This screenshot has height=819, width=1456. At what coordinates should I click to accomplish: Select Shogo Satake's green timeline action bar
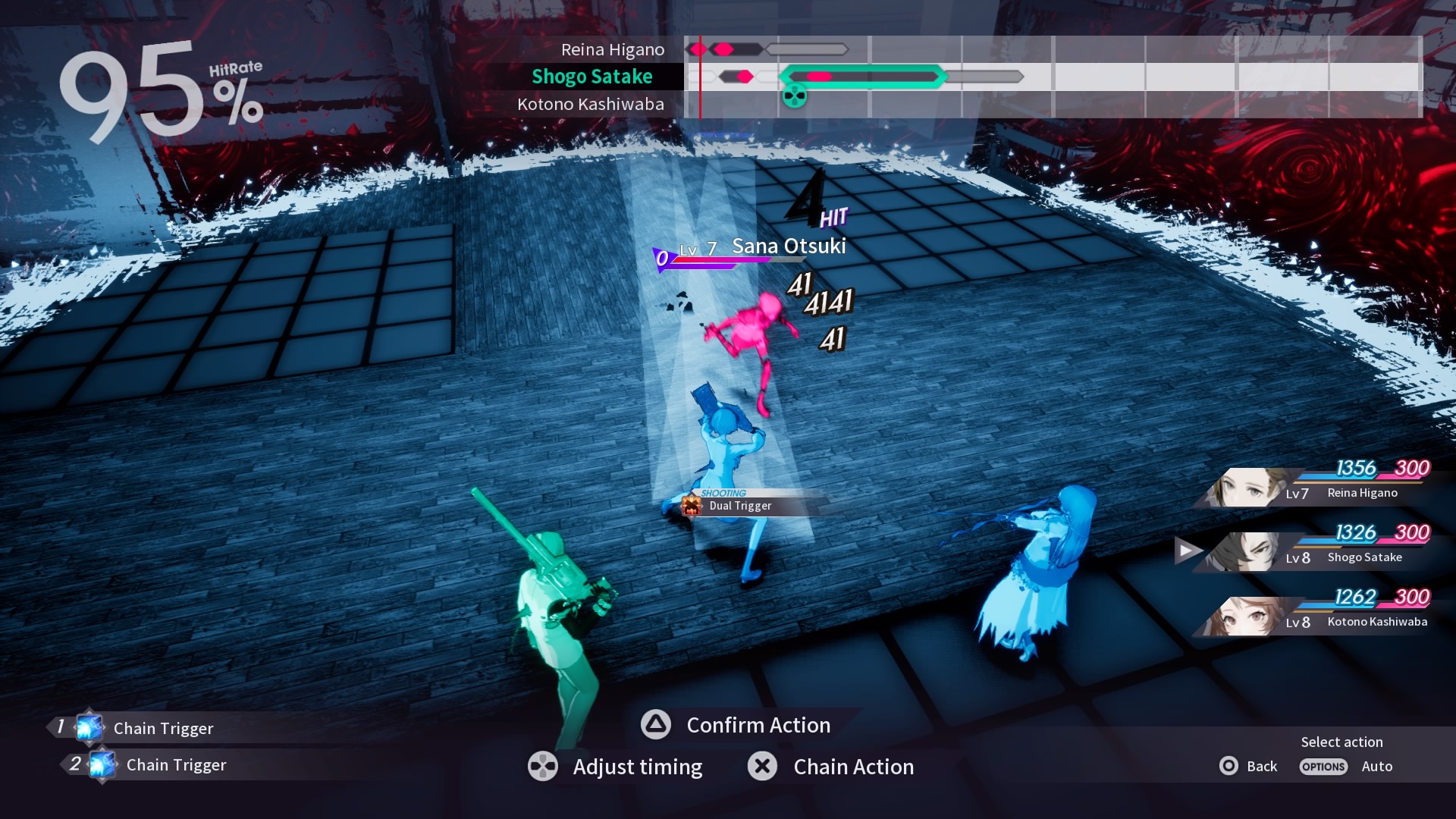[x=863, y=77]
